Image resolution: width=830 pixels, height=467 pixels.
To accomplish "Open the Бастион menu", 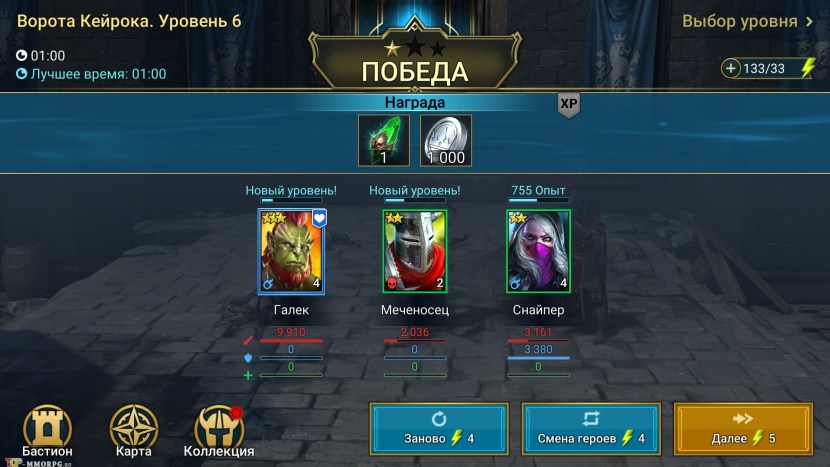I will (47, 430).
